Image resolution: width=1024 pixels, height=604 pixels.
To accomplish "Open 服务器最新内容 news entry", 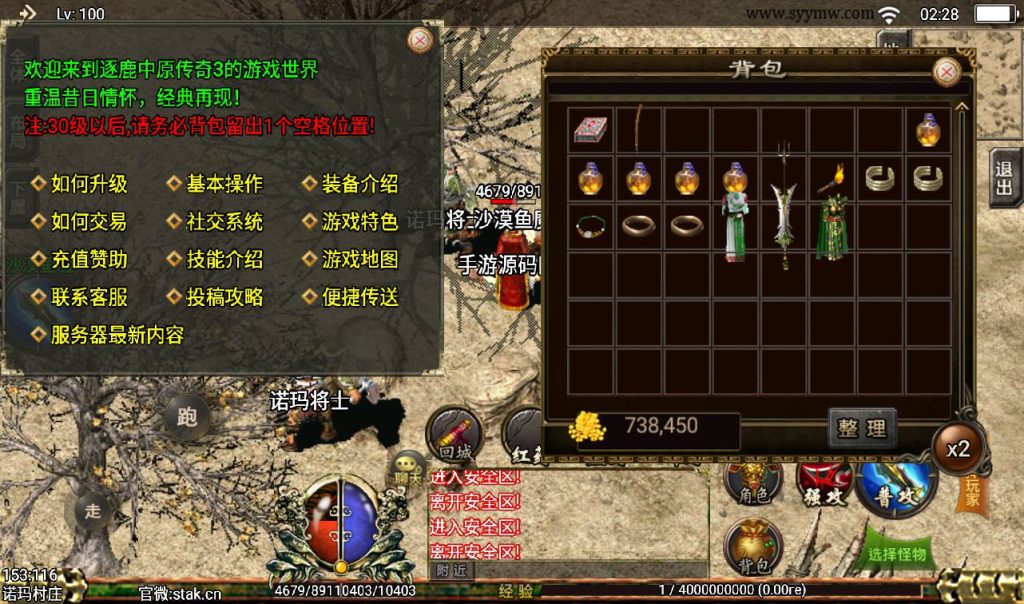I will tap(116, 335).
